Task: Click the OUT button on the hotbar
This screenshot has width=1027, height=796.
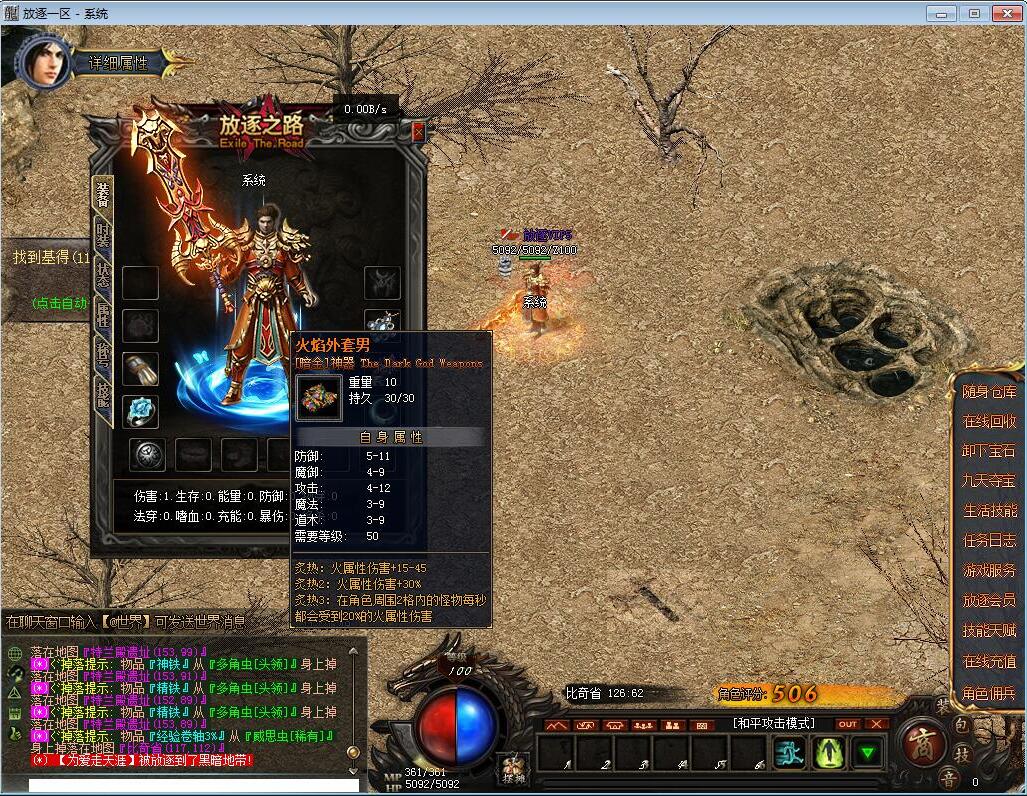Action: tap(848, 724)
